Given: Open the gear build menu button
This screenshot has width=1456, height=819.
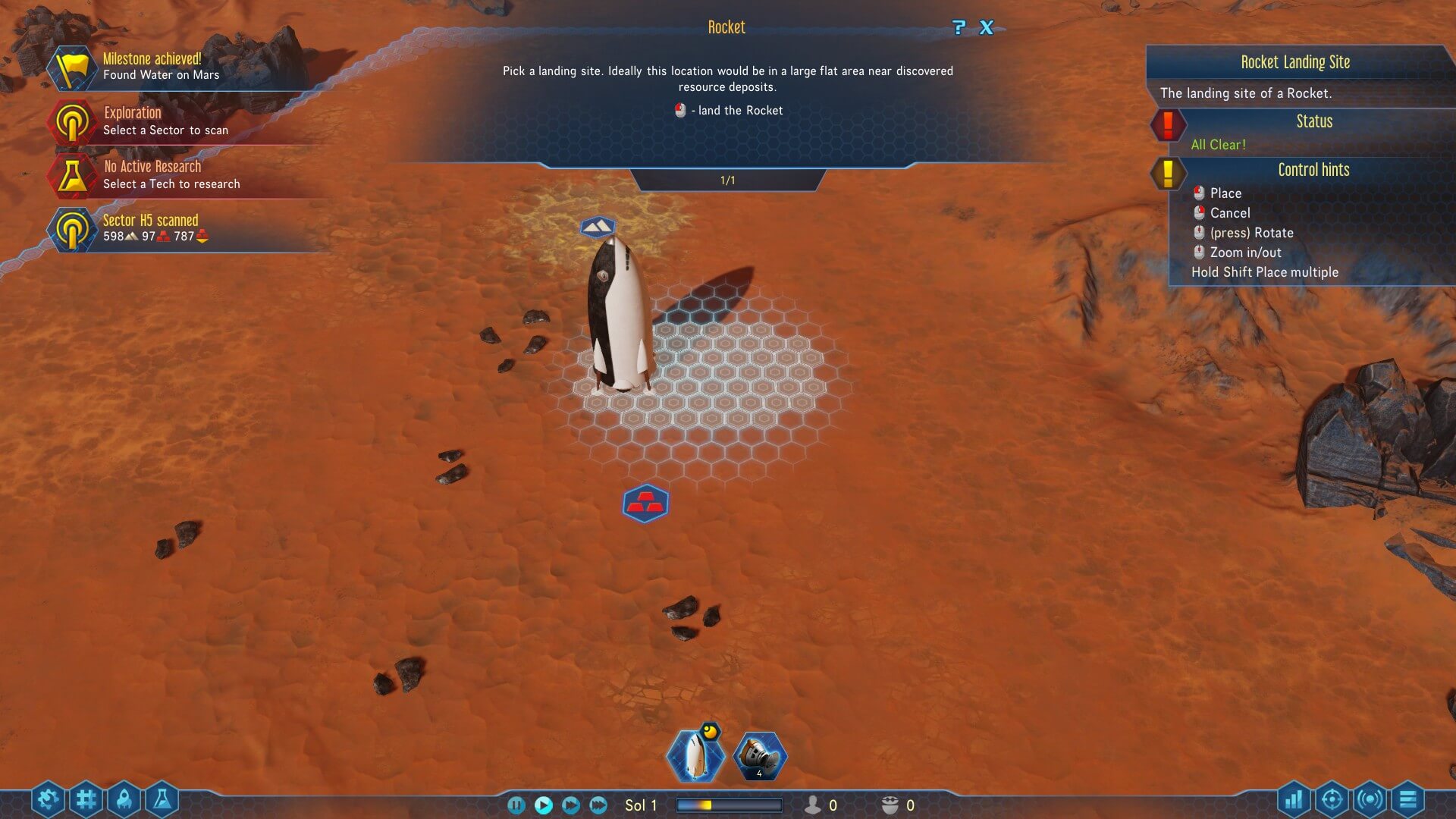Looking at the screenshot, I should (x=48, y=799).
